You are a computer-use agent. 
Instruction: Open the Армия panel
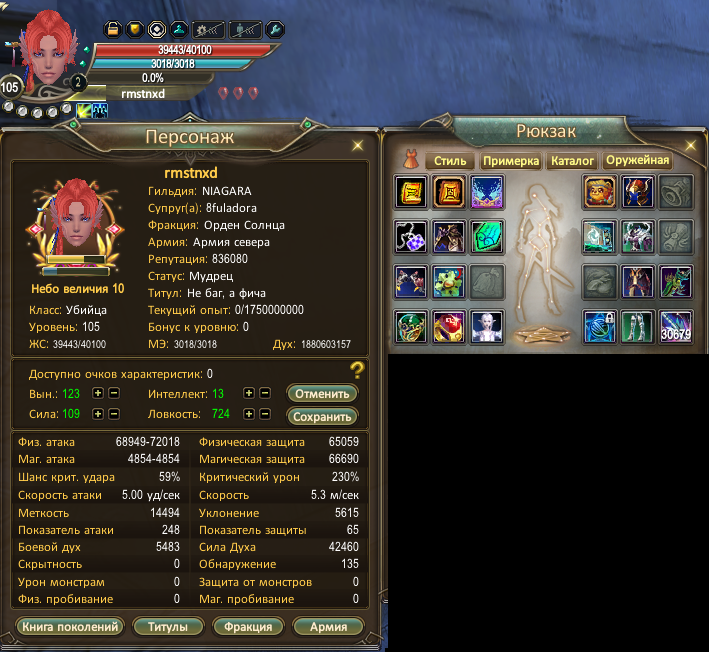[x=328, y=627]
